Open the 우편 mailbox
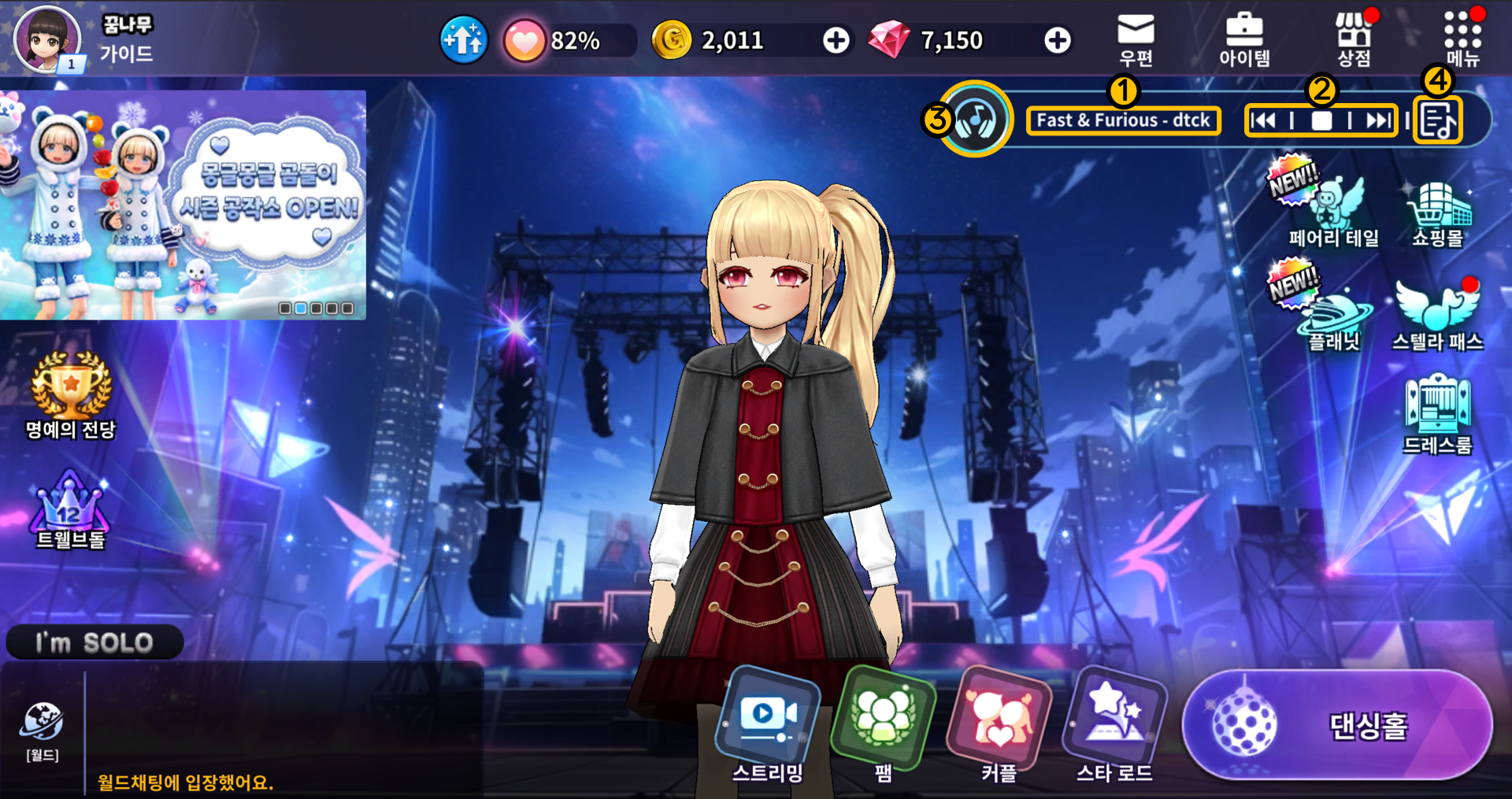The width and height of the screenshot is (1512, 799). point(1136,39)
